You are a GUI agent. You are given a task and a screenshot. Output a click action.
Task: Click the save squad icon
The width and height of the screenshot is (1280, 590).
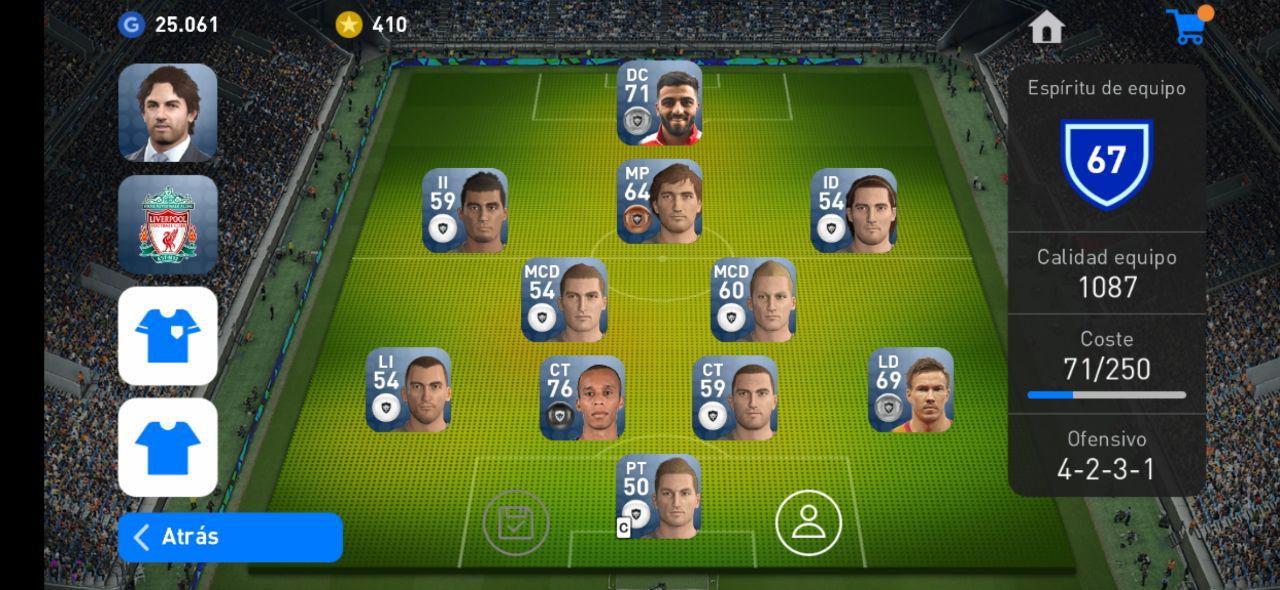(x=515, y=522)
